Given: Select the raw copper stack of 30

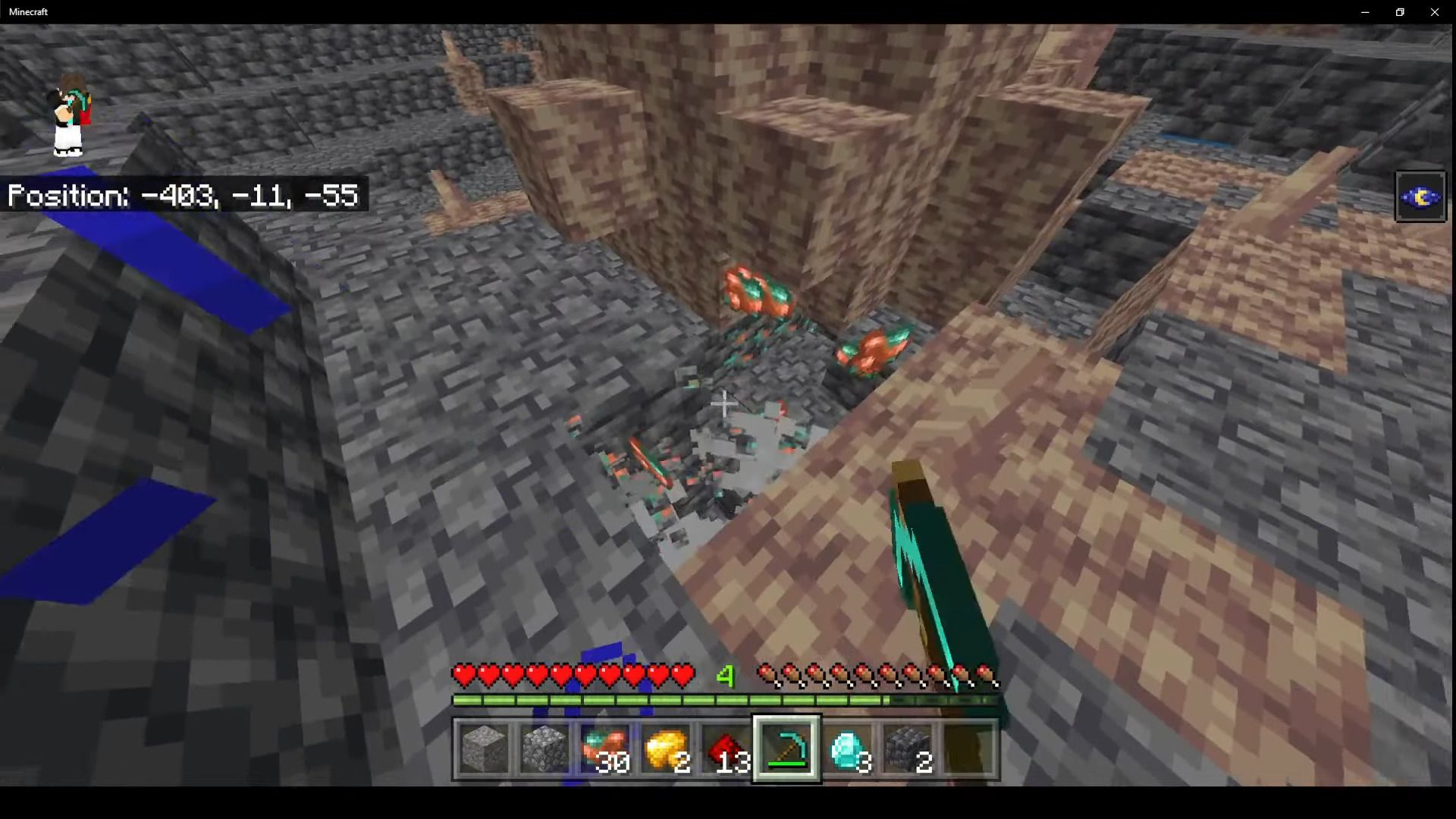Looking at the screenshot, I should (x=605, y=749).
